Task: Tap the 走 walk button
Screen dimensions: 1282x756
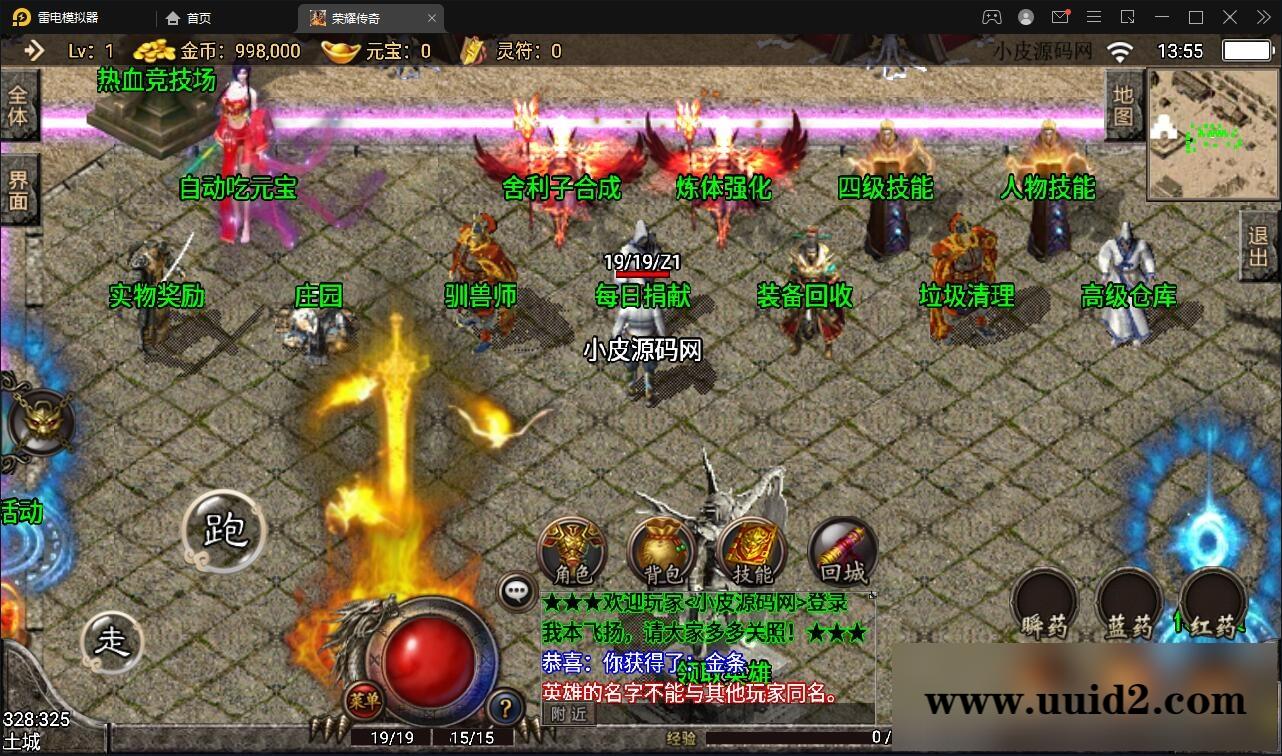Action: tap(111, 641)
